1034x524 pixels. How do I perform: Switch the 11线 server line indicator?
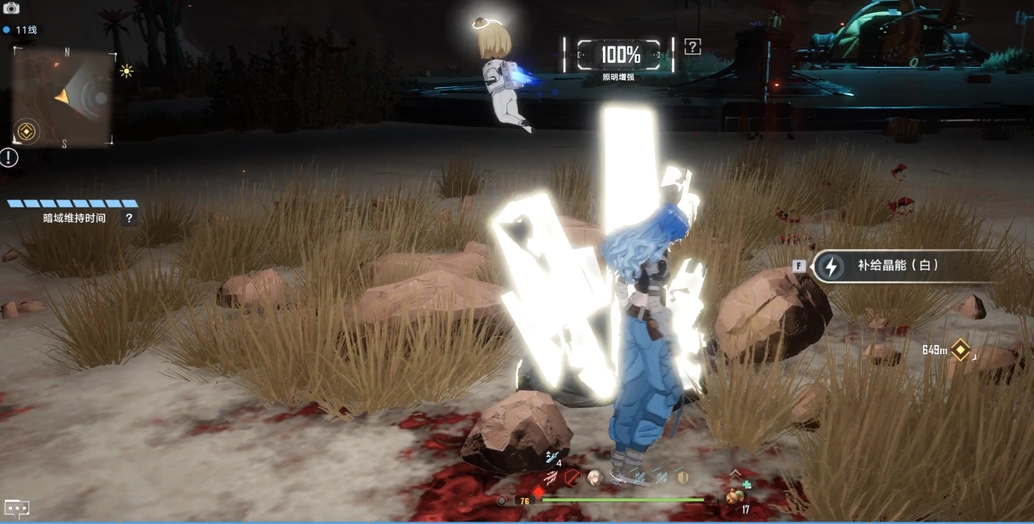[27, 30]
